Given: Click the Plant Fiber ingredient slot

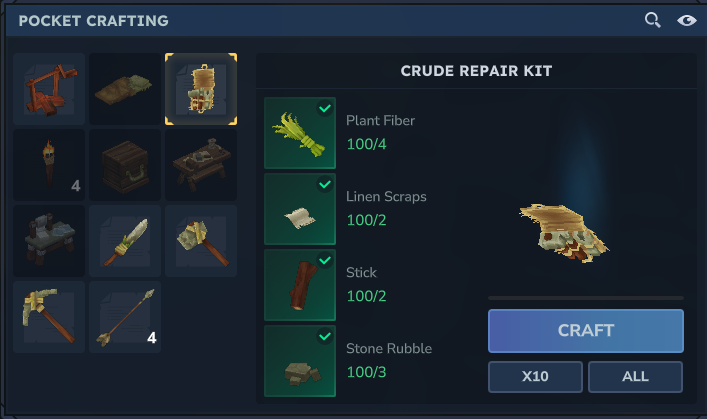Looking at the screenshot, I should point(300,133).
